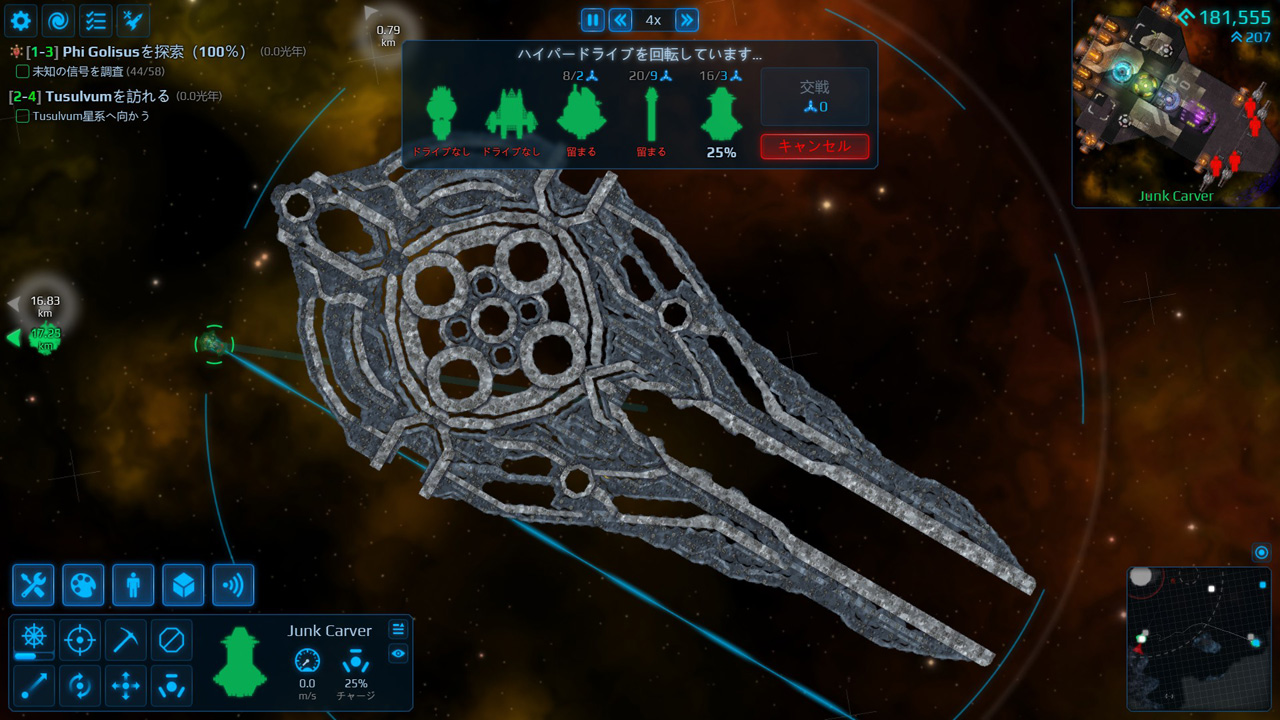
Task: Toggle the 未知の信号を調査 objective checkbox
Action: [23, 71]
